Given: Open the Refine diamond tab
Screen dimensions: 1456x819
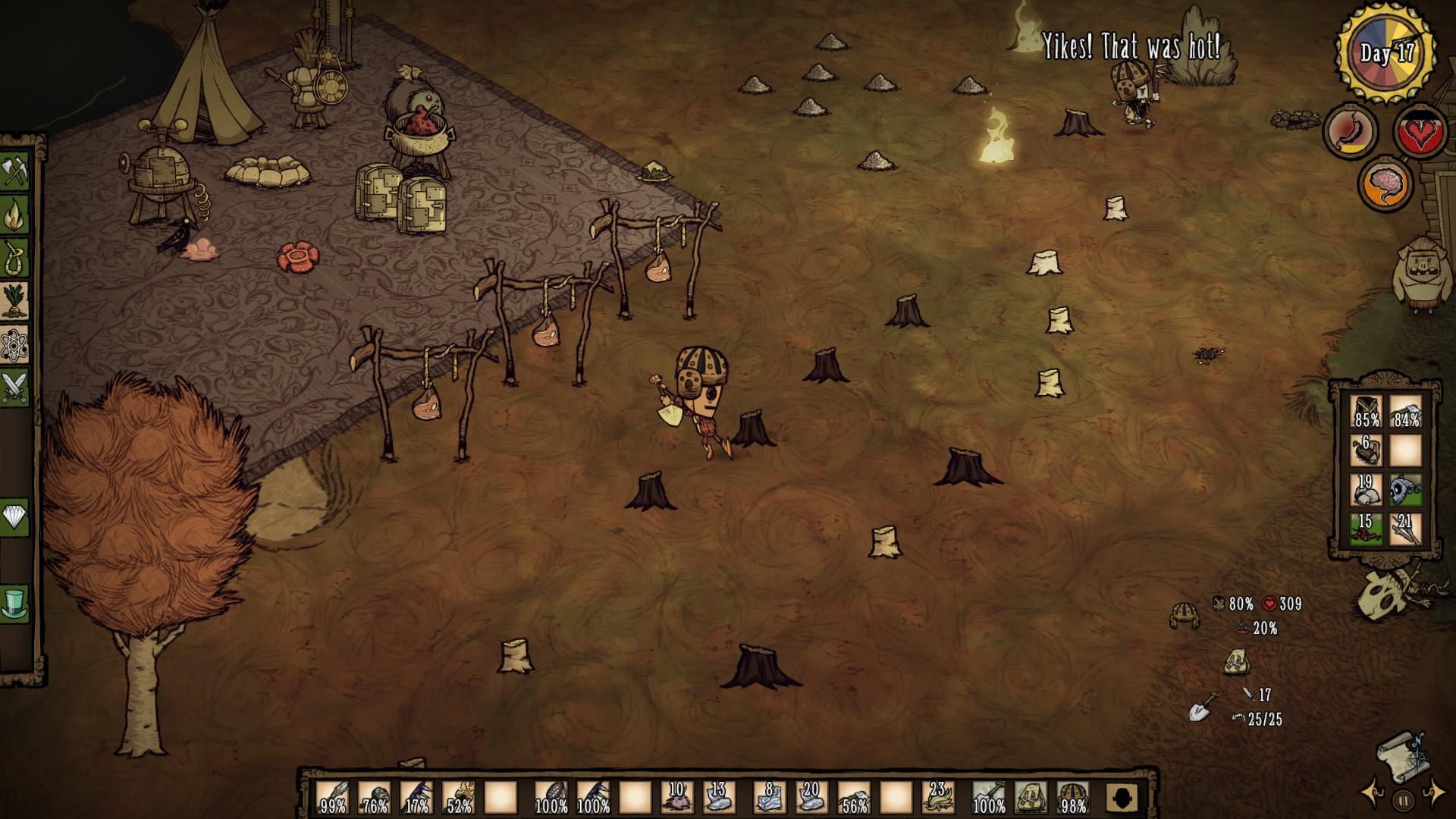Looking at the screenshot, I should pos(15,518).
